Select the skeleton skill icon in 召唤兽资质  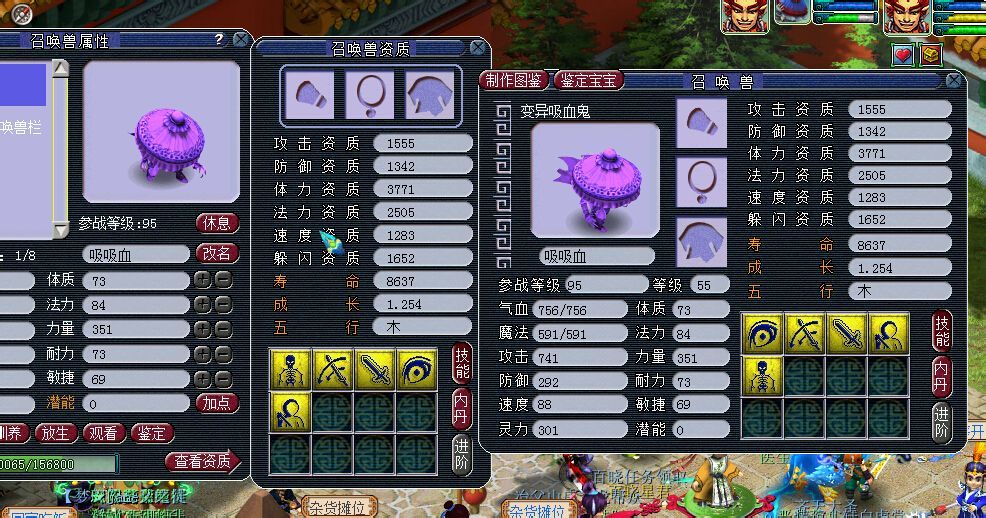(x=290, y=370)
